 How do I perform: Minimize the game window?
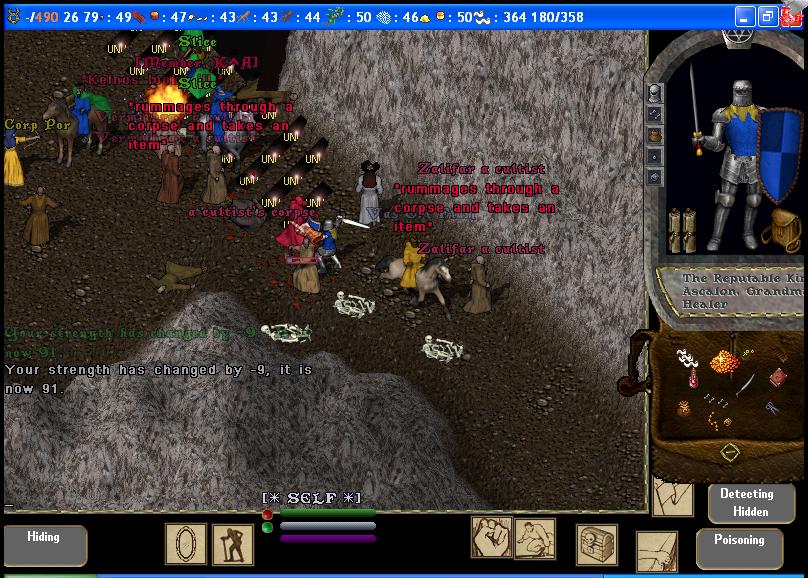[x=745, y=17]
